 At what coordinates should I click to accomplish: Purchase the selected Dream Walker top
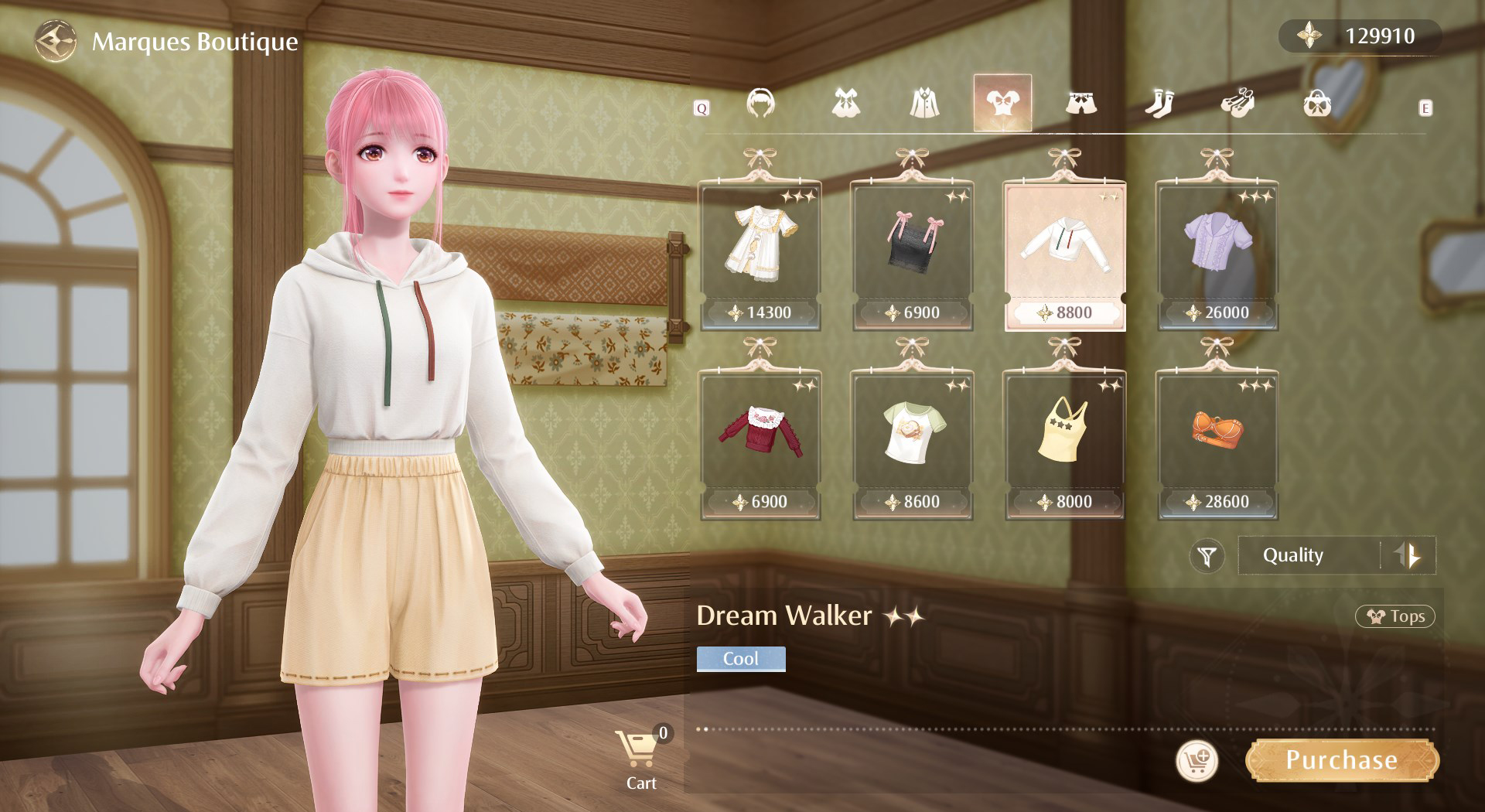point(1342,761)
